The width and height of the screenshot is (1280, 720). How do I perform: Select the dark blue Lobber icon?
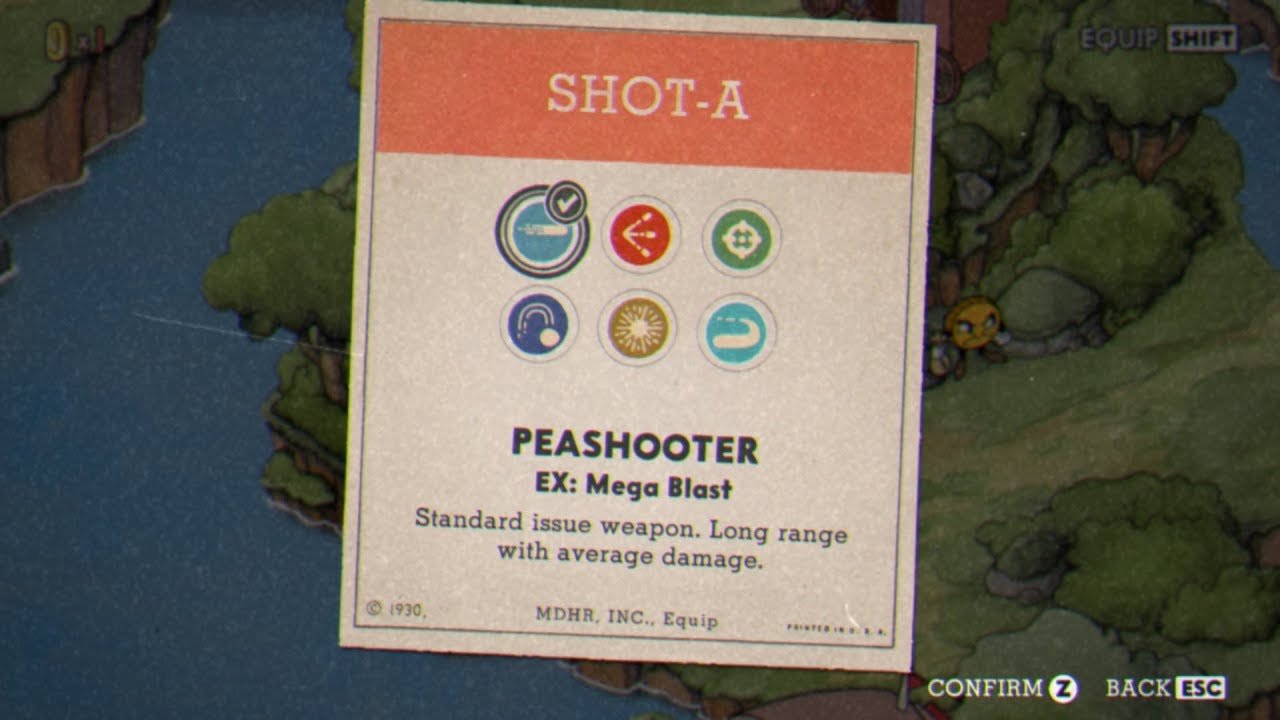coord(539,326)
